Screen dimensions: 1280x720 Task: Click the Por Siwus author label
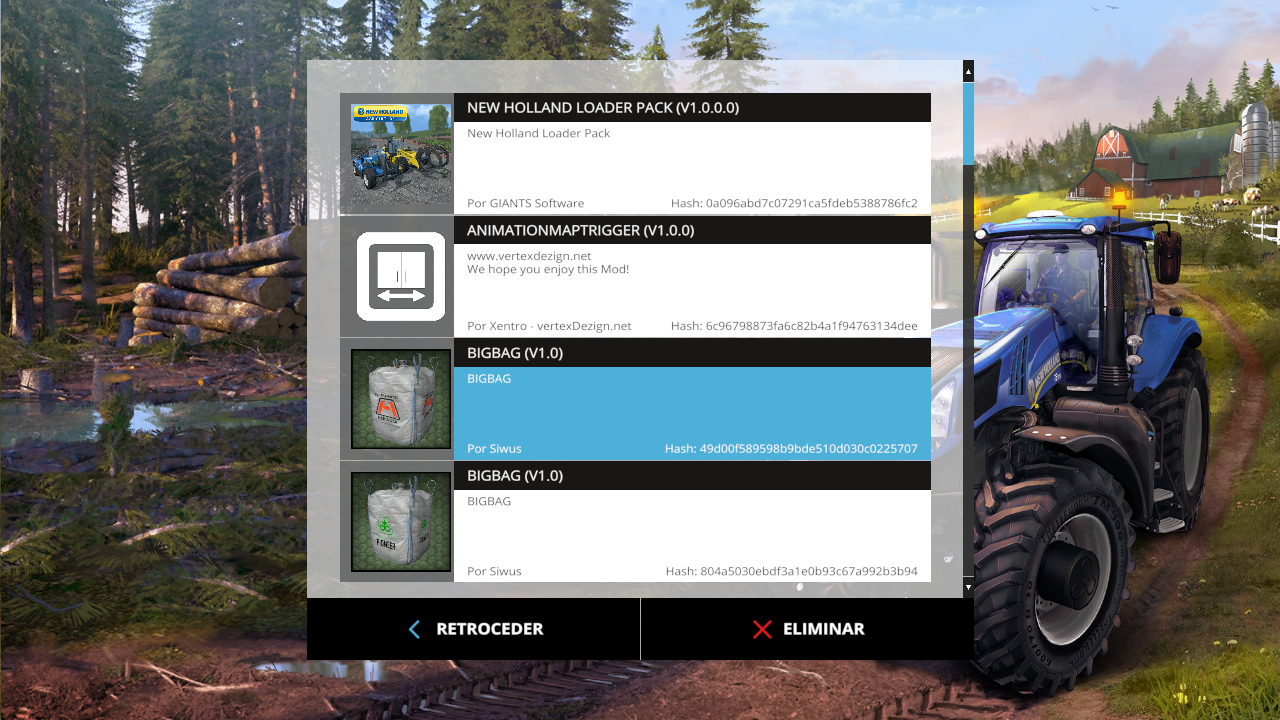tap(494, 448)
